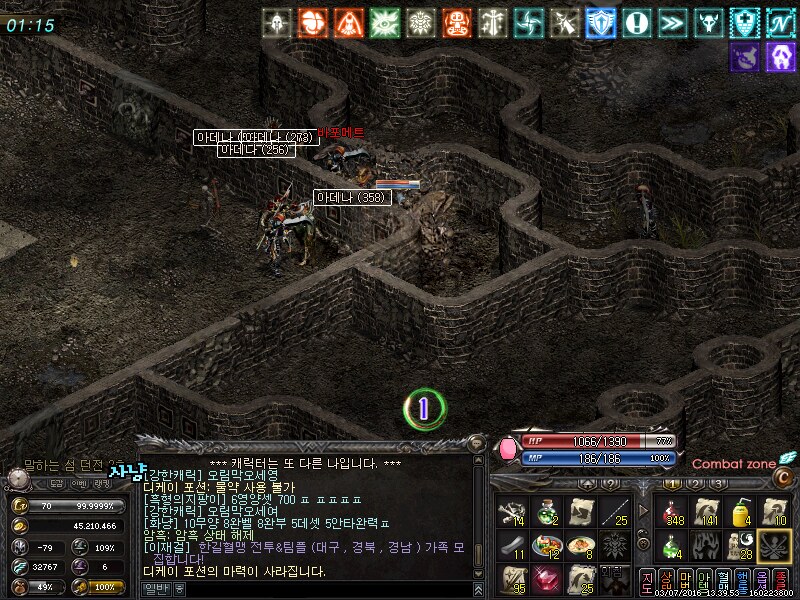Select the 일반 chat channel tab
This screenshot has height=600, width=800.
pyautogui.click(x=155, y=589)
